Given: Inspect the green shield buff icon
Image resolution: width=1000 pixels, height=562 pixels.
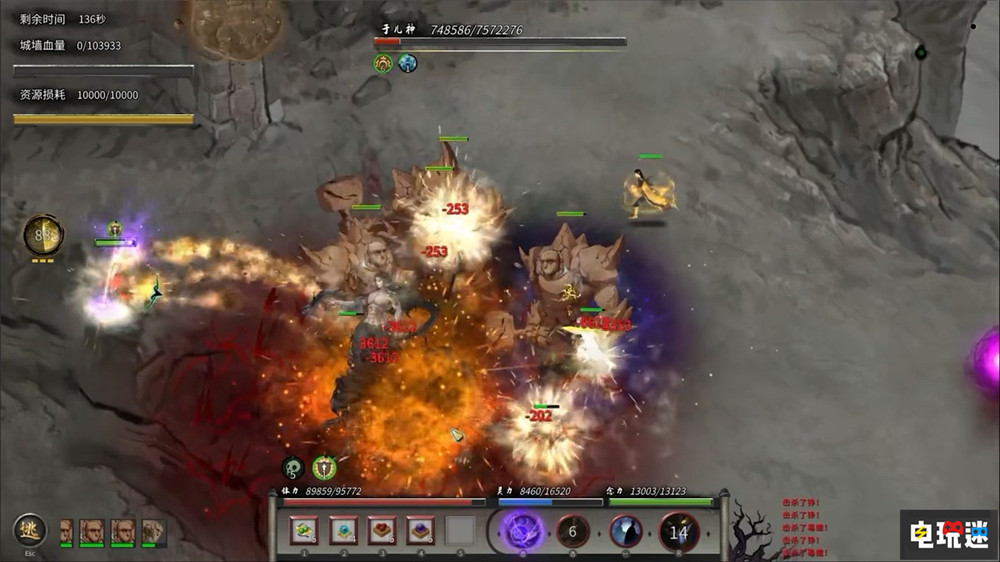Looking at the screenshot, I should pos(324,466).
